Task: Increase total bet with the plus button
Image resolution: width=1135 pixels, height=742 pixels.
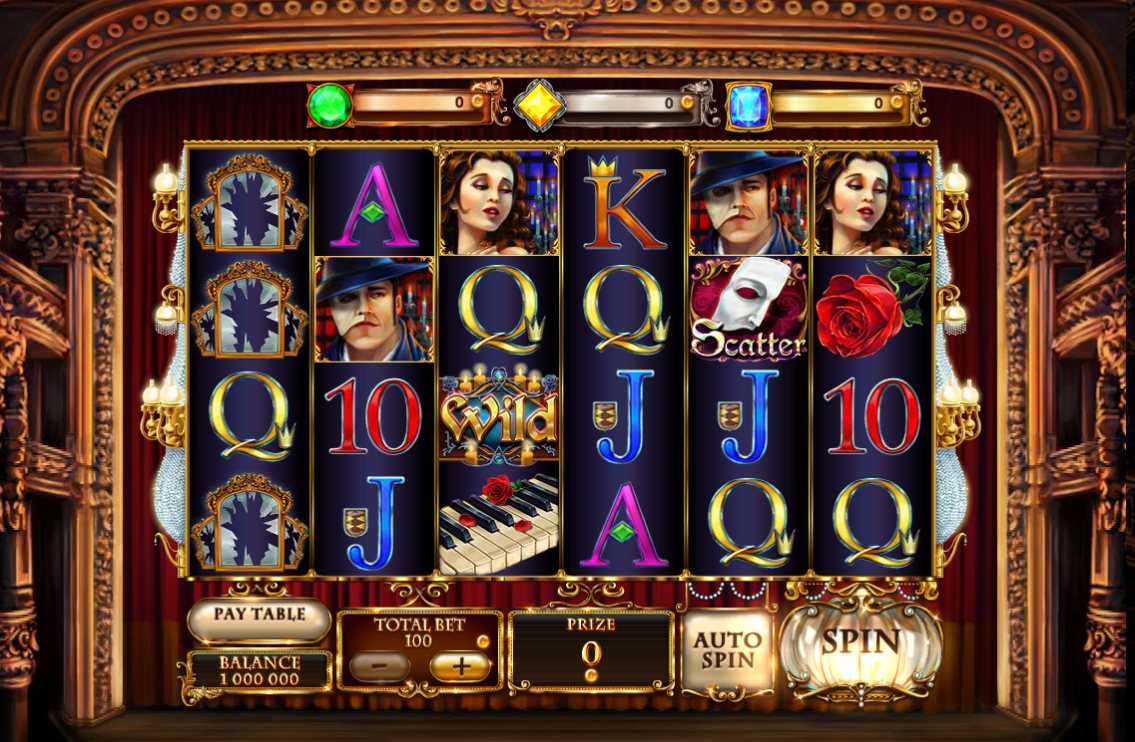Action: (x=460, y=666)
